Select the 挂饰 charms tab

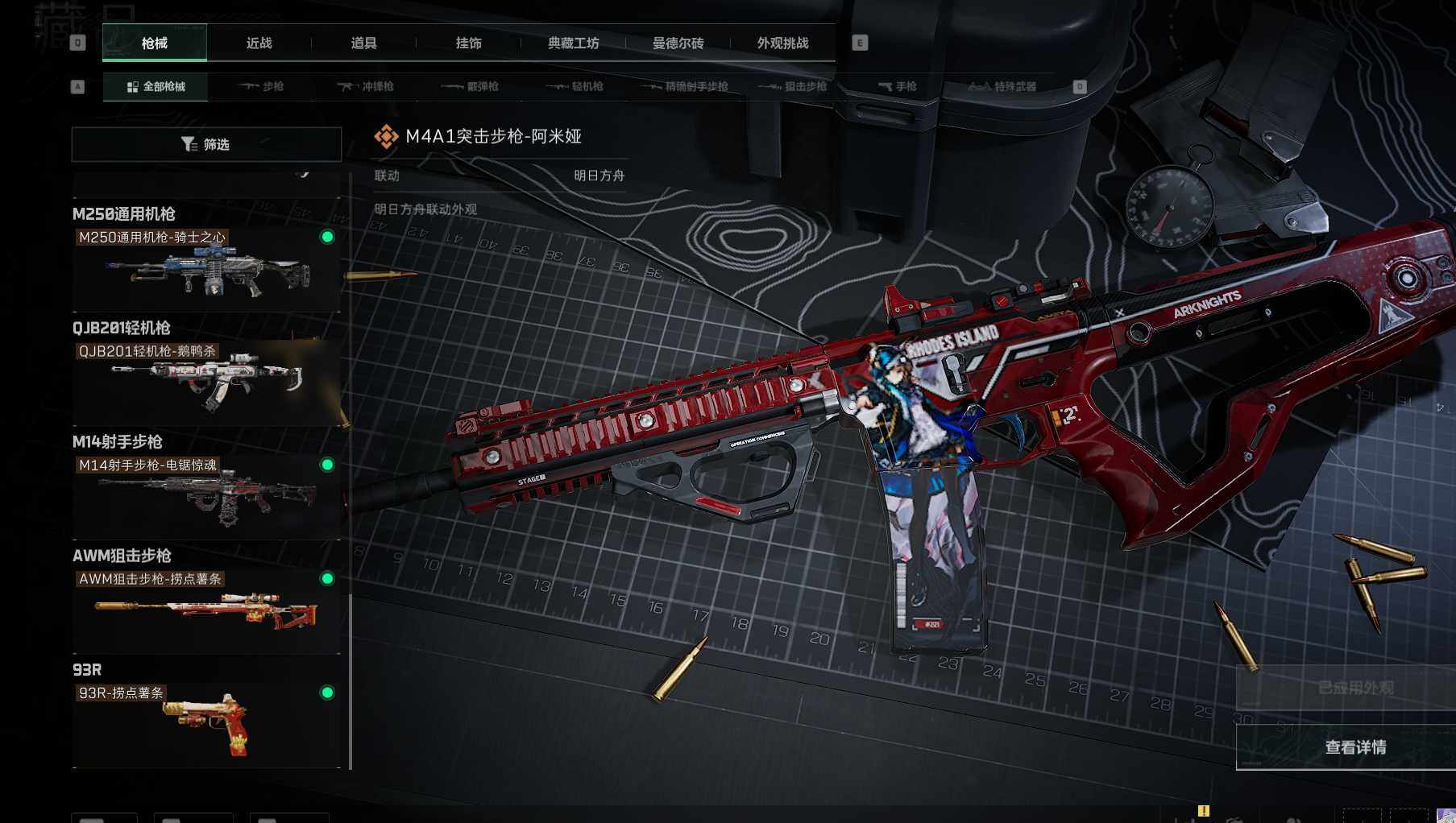468,43
